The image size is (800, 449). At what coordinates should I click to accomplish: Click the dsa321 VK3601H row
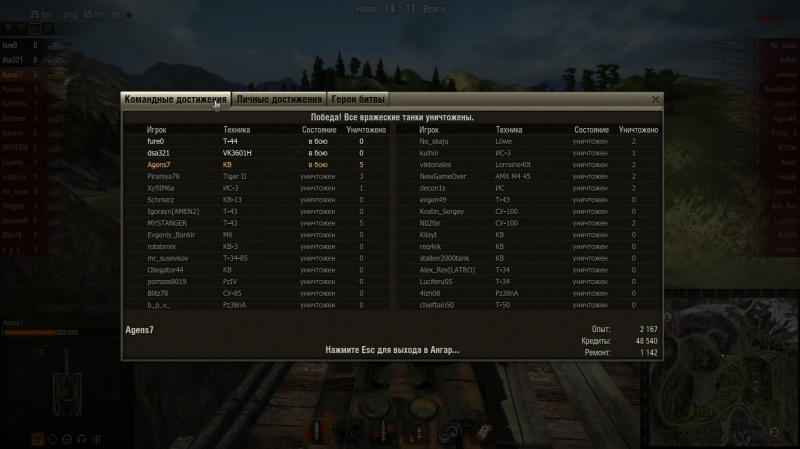(x=255, y=152)
